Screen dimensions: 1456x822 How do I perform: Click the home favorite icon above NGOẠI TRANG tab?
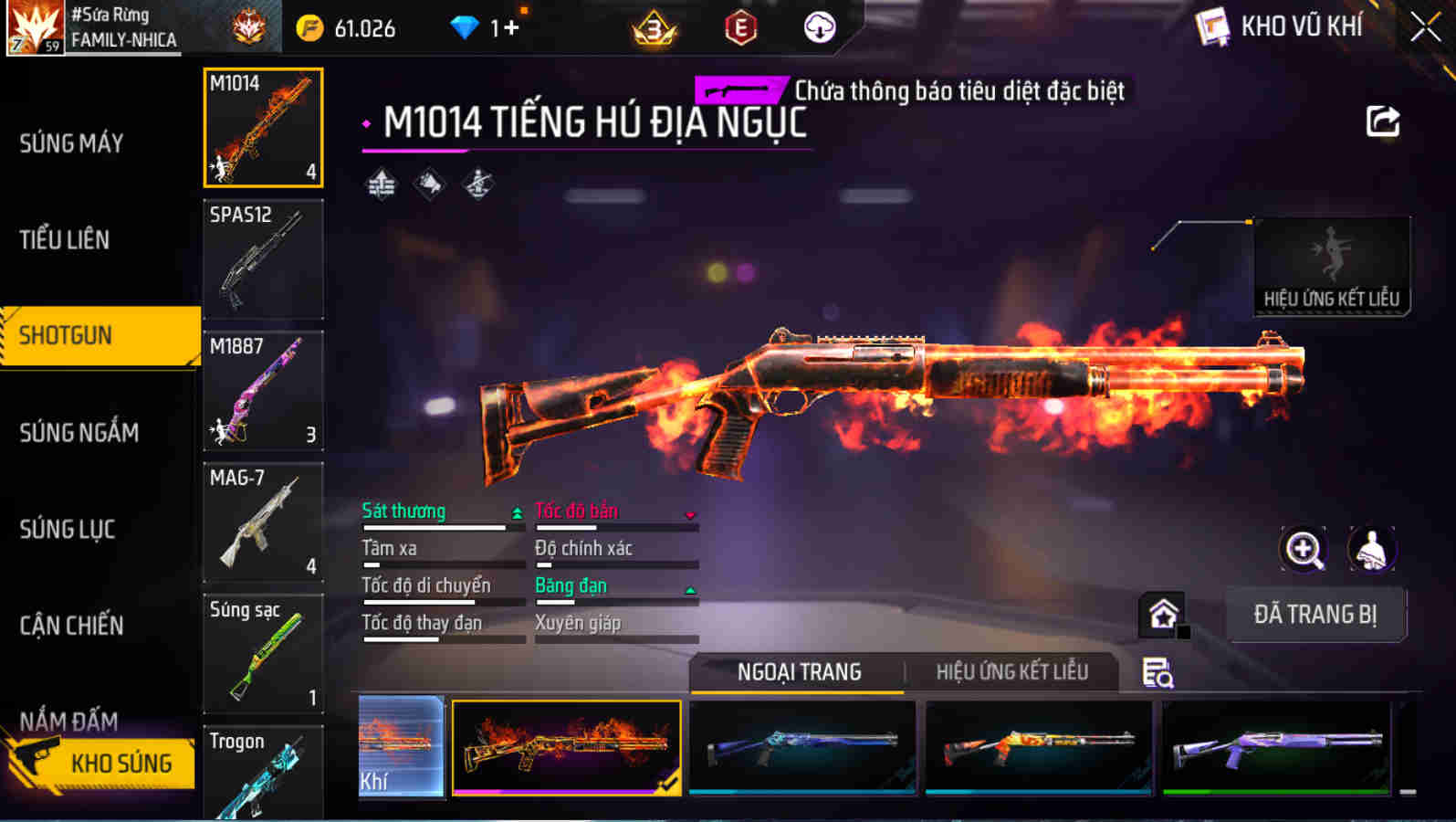point(1163,615)
